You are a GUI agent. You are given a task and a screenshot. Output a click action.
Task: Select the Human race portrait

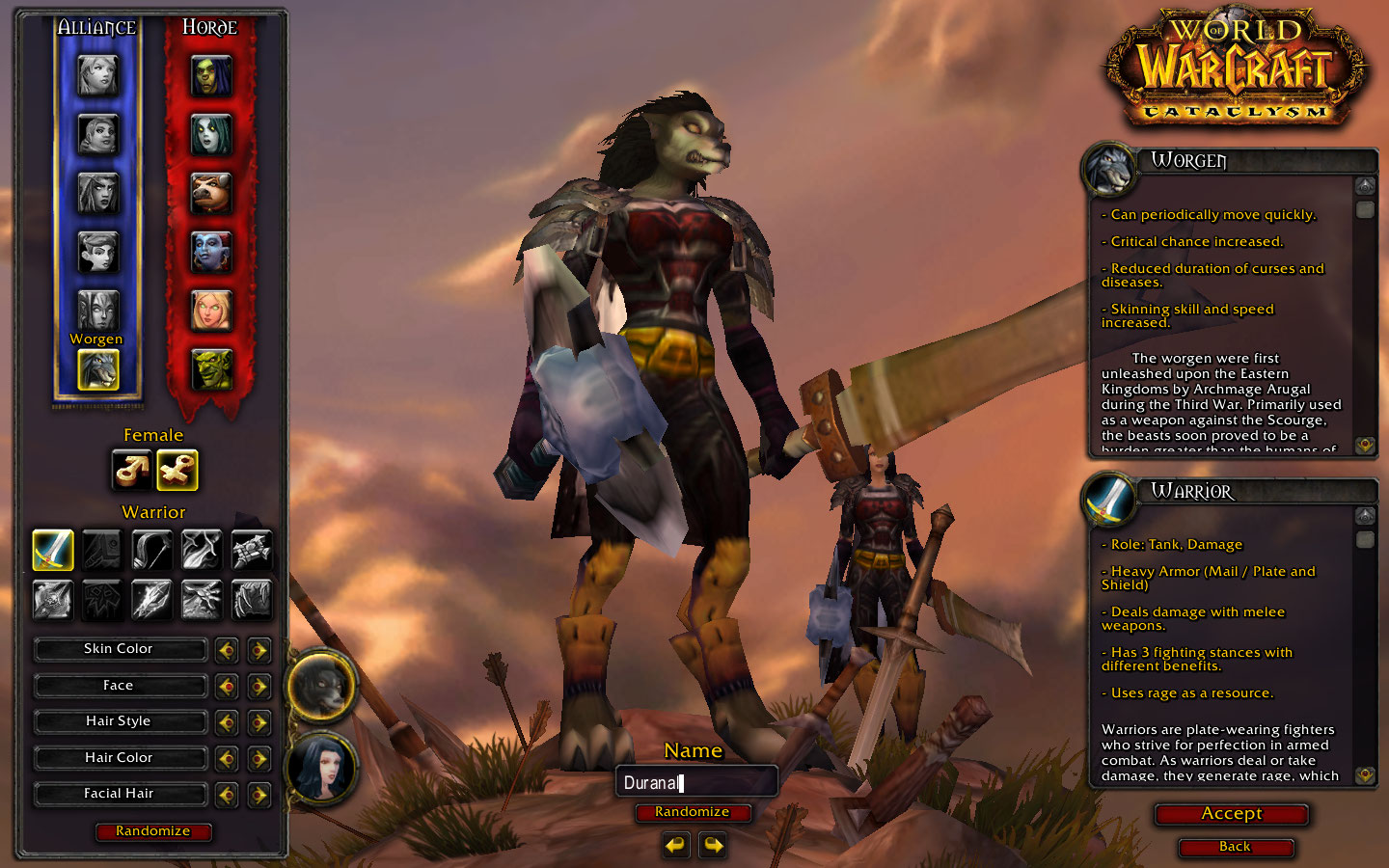[x=97, y=75]
